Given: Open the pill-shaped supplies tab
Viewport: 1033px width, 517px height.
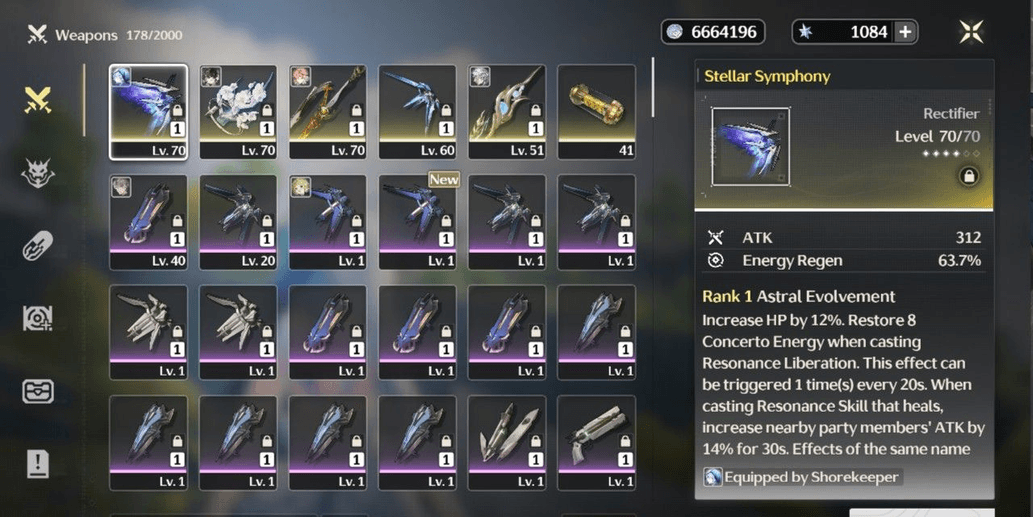Looking at the screenshot, I should (x=38, y=246).
